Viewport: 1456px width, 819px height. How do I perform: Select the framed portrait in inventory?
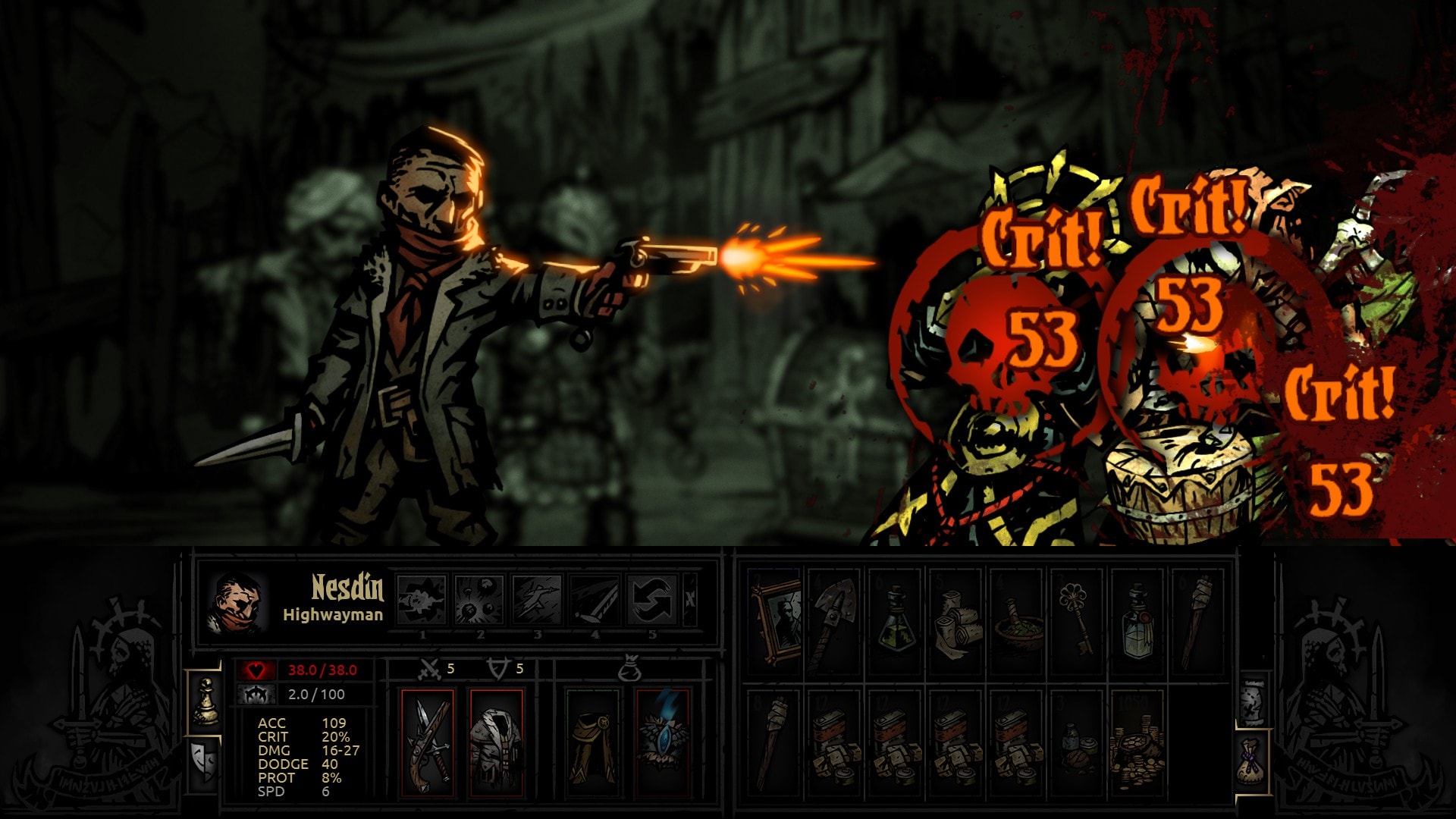775,620
